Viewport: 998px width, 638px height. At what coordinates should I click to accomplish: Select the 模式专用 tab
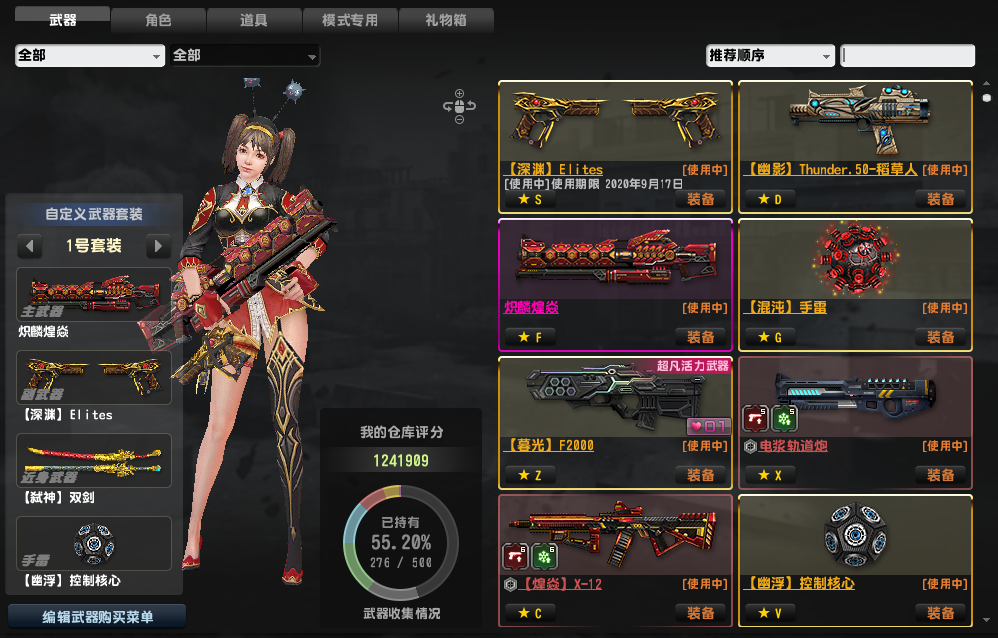(x=349, y=20)
